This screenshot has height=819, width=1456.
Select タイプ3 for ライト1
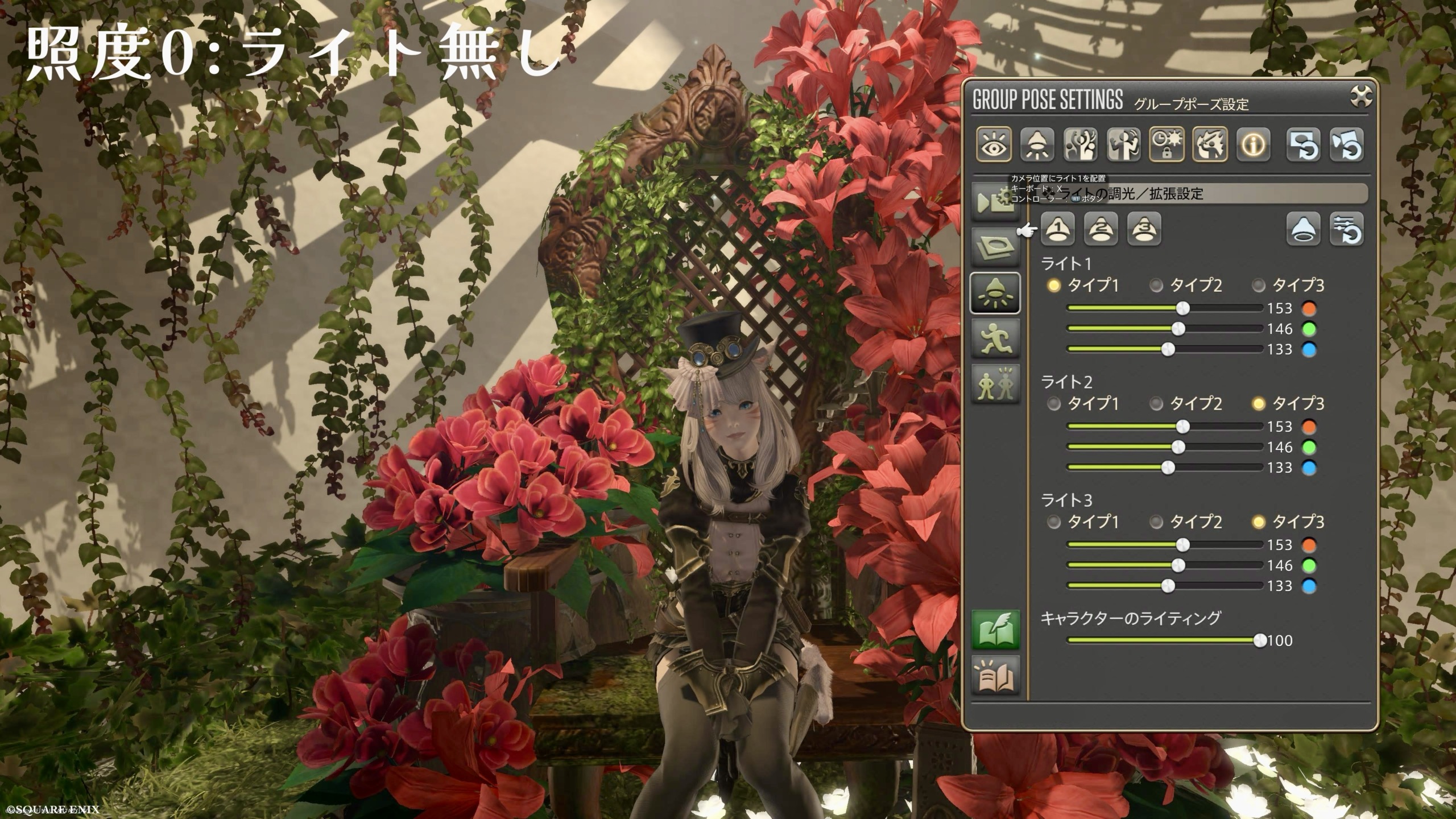click(x=1259, y=286)
